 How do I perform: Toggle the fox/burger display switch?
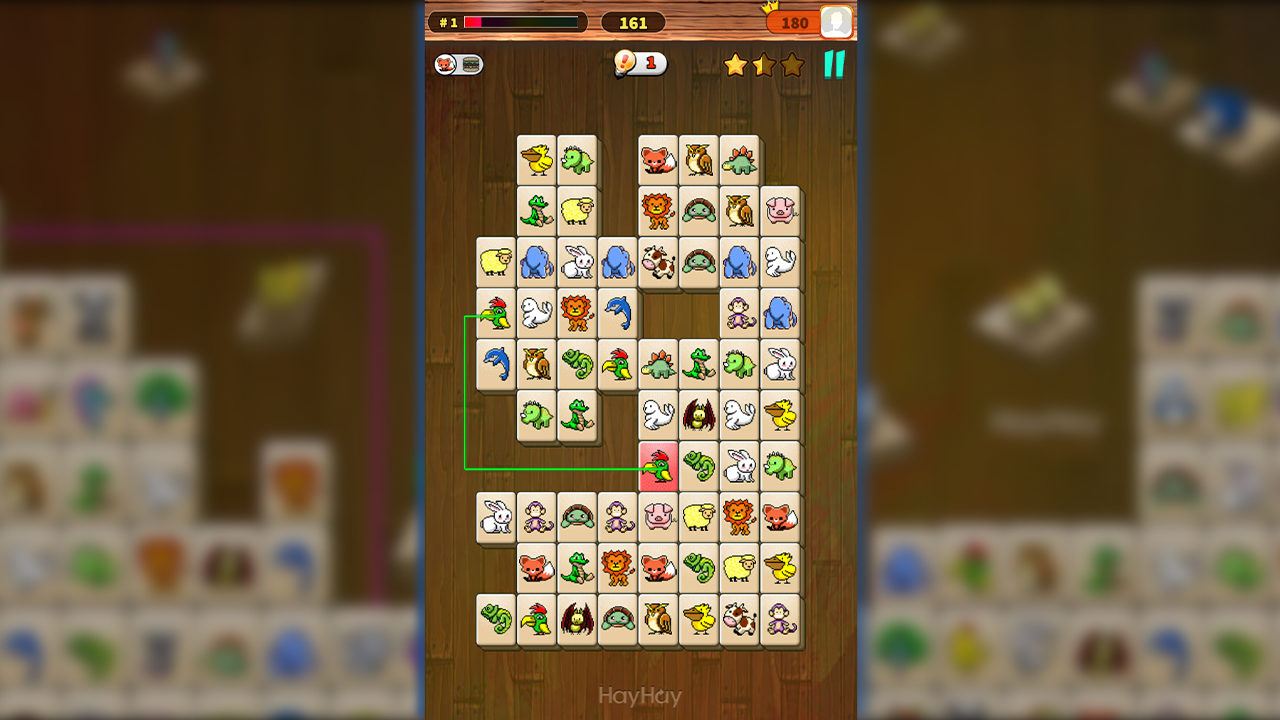click(x=455, y=62)
